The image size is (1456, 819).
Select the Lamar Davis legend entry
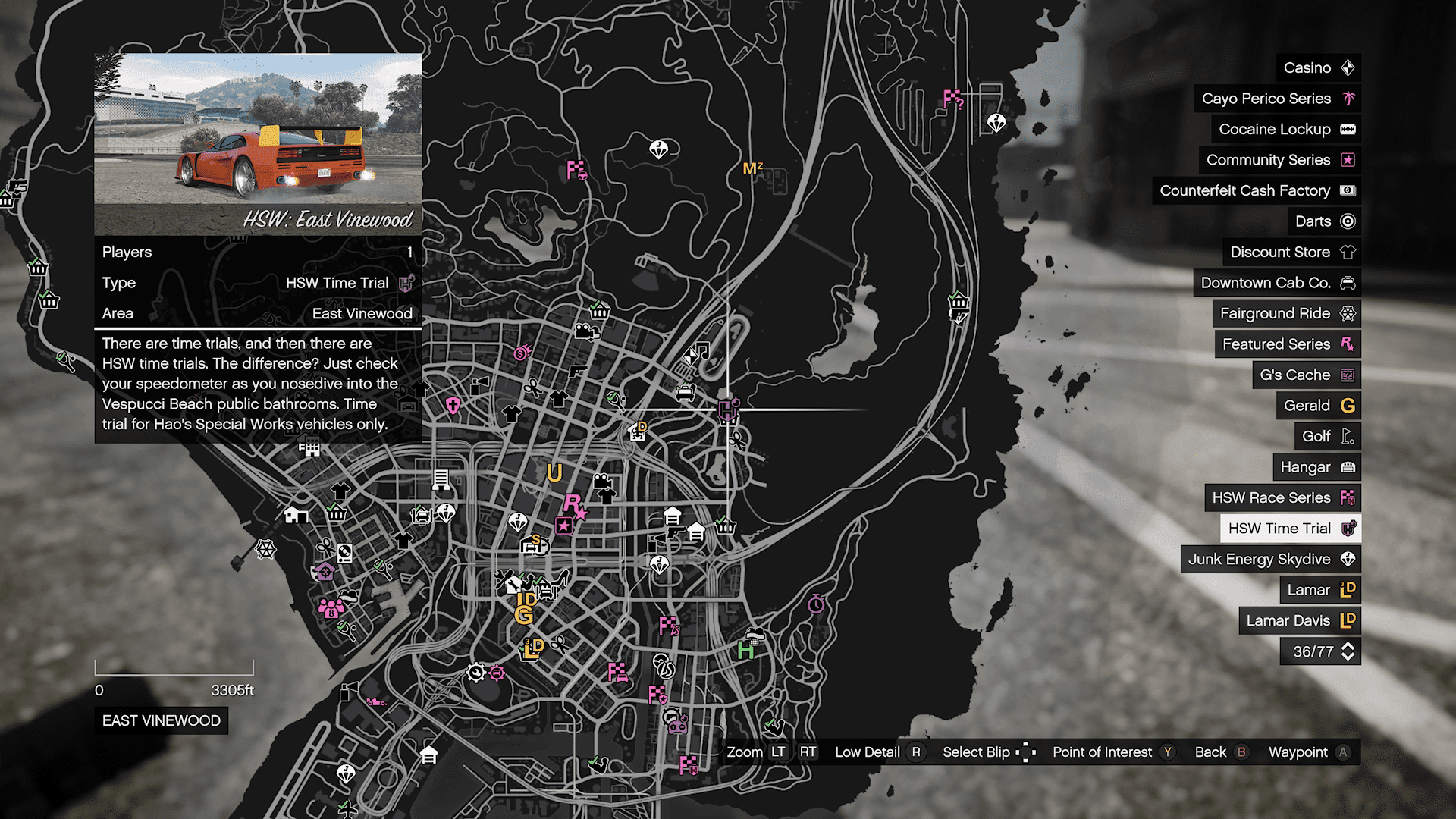[1299, 620]
